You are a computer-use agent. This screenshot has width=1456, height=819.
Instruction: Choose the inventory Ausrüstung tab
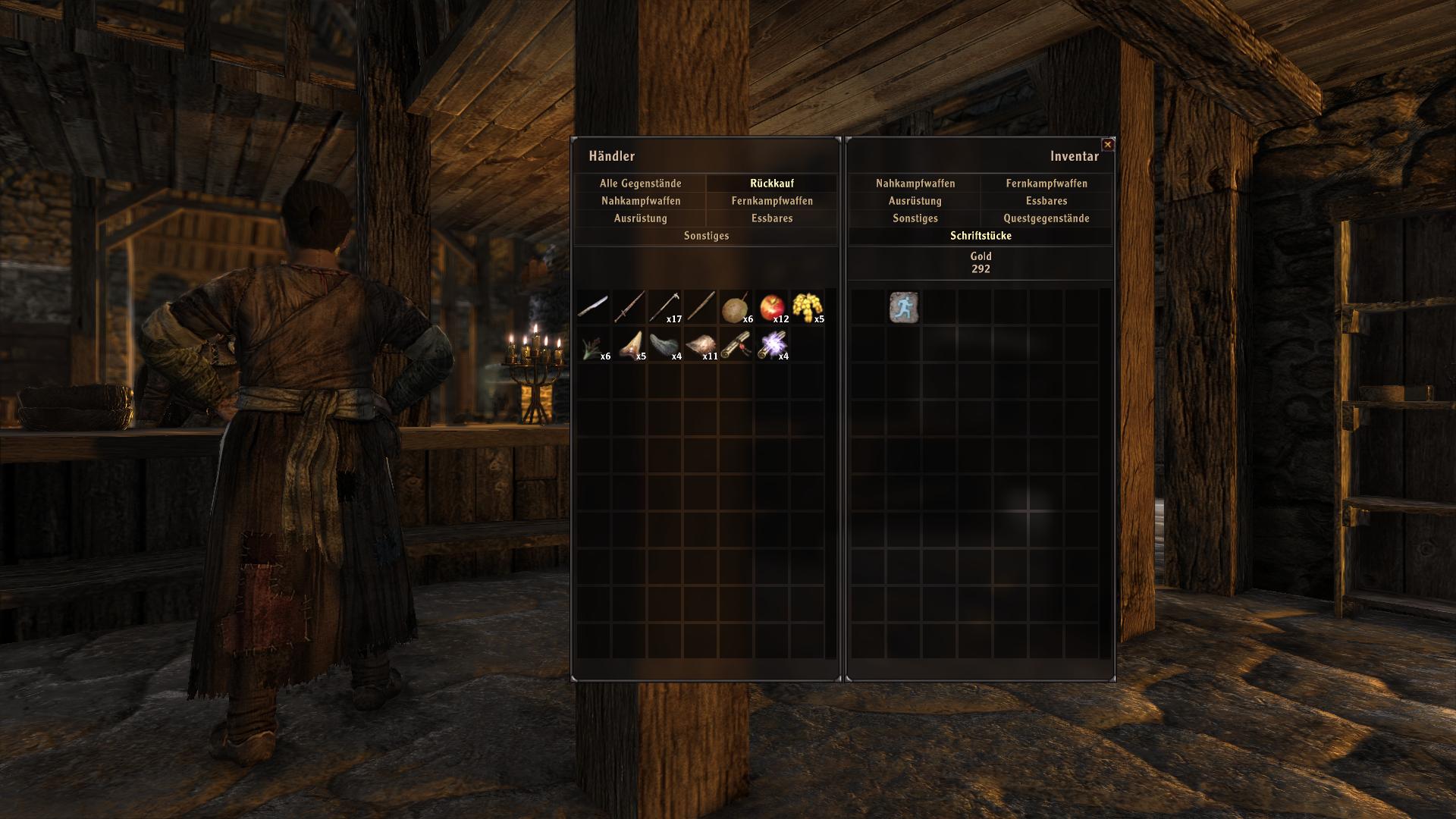pyautogui.click(x=915, y=201)
